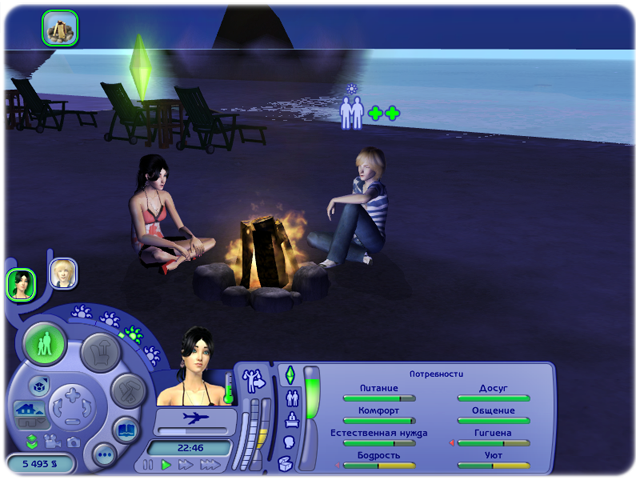Open the Relationships two-people tab
640x480 pixels.
click(292, 397)
